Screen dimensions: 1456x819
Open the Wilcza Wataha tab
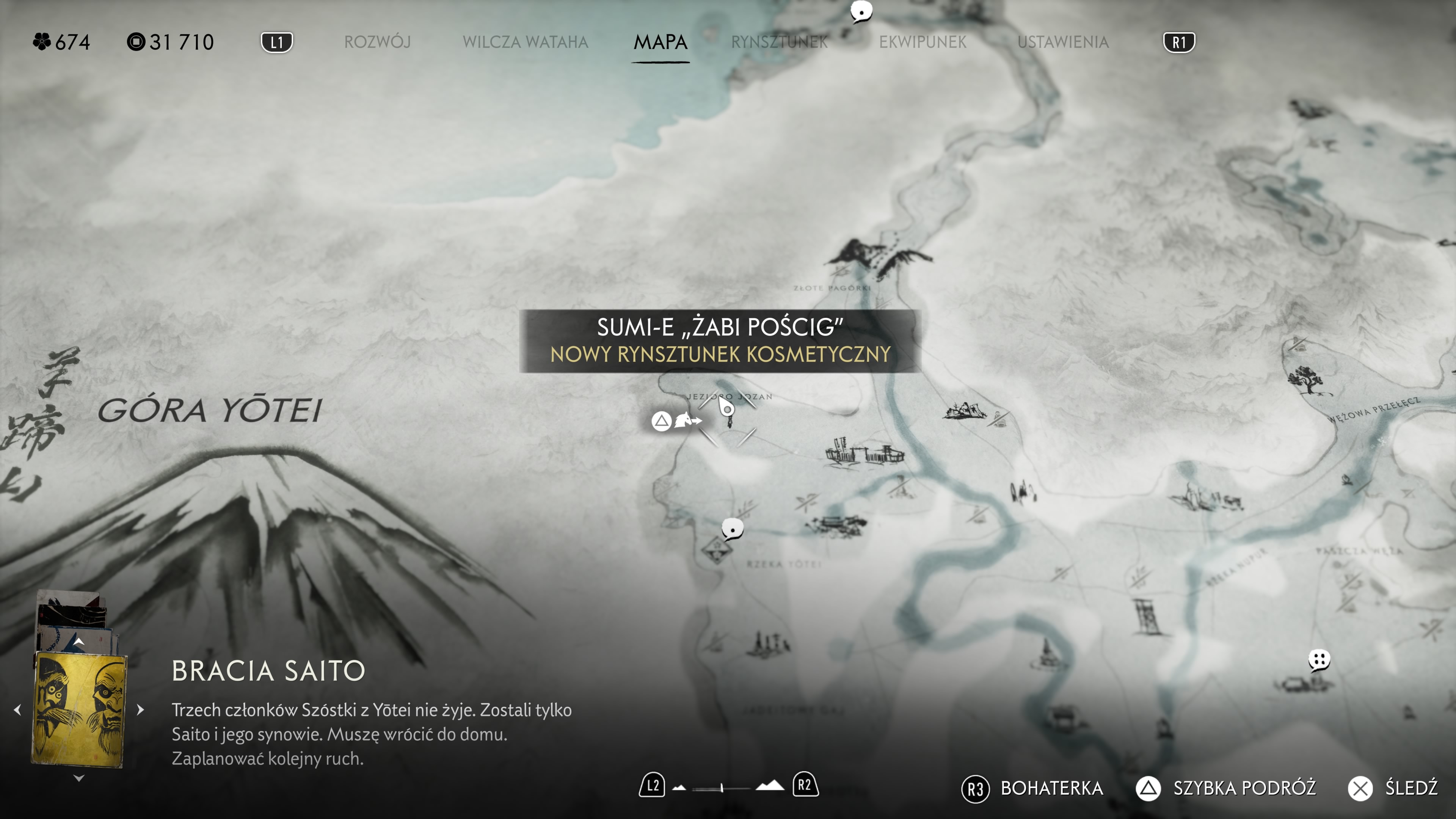point(525,42)
